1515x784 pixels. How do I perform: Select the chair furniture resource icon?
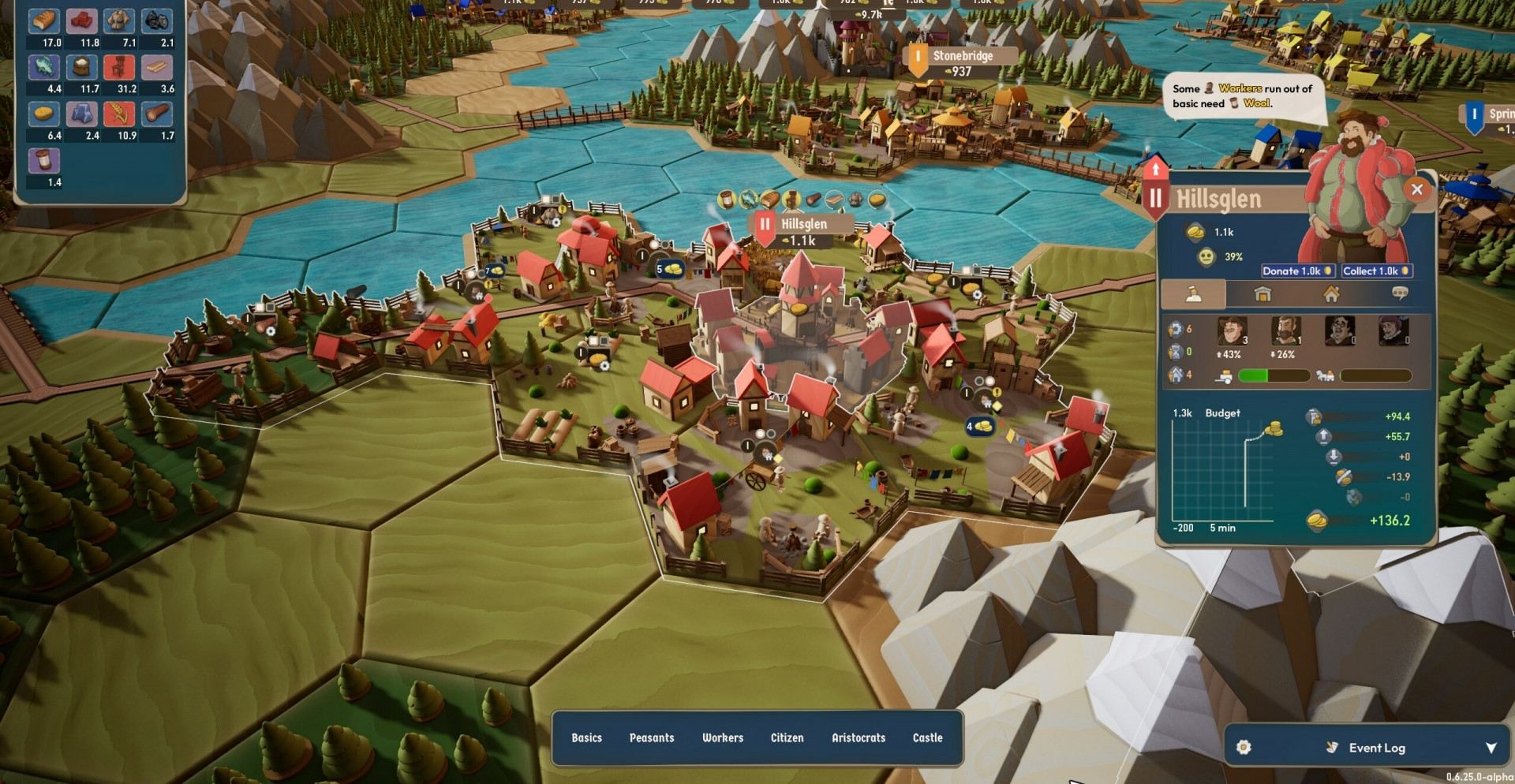click(119, 68)
